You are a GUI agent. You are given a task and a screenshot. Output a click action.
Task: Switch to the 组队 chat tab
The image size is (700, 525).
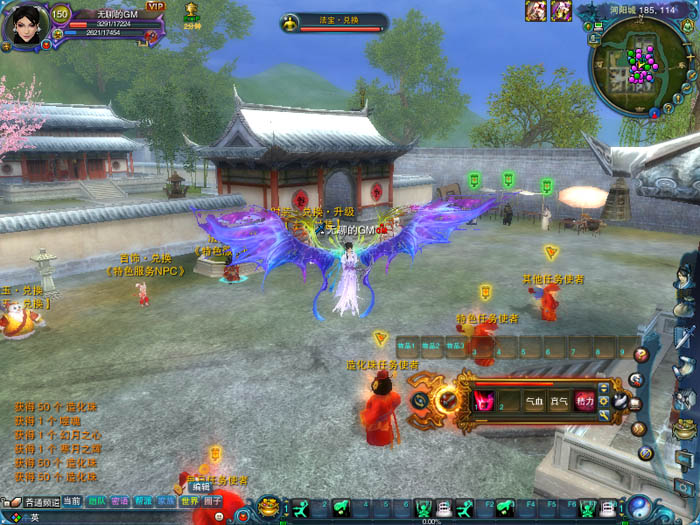click(x=96, y=501)
